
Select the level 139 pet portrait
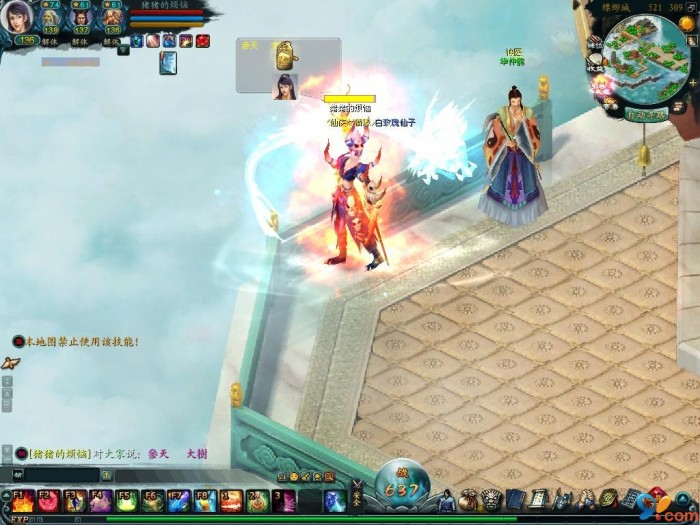(51, 18)
